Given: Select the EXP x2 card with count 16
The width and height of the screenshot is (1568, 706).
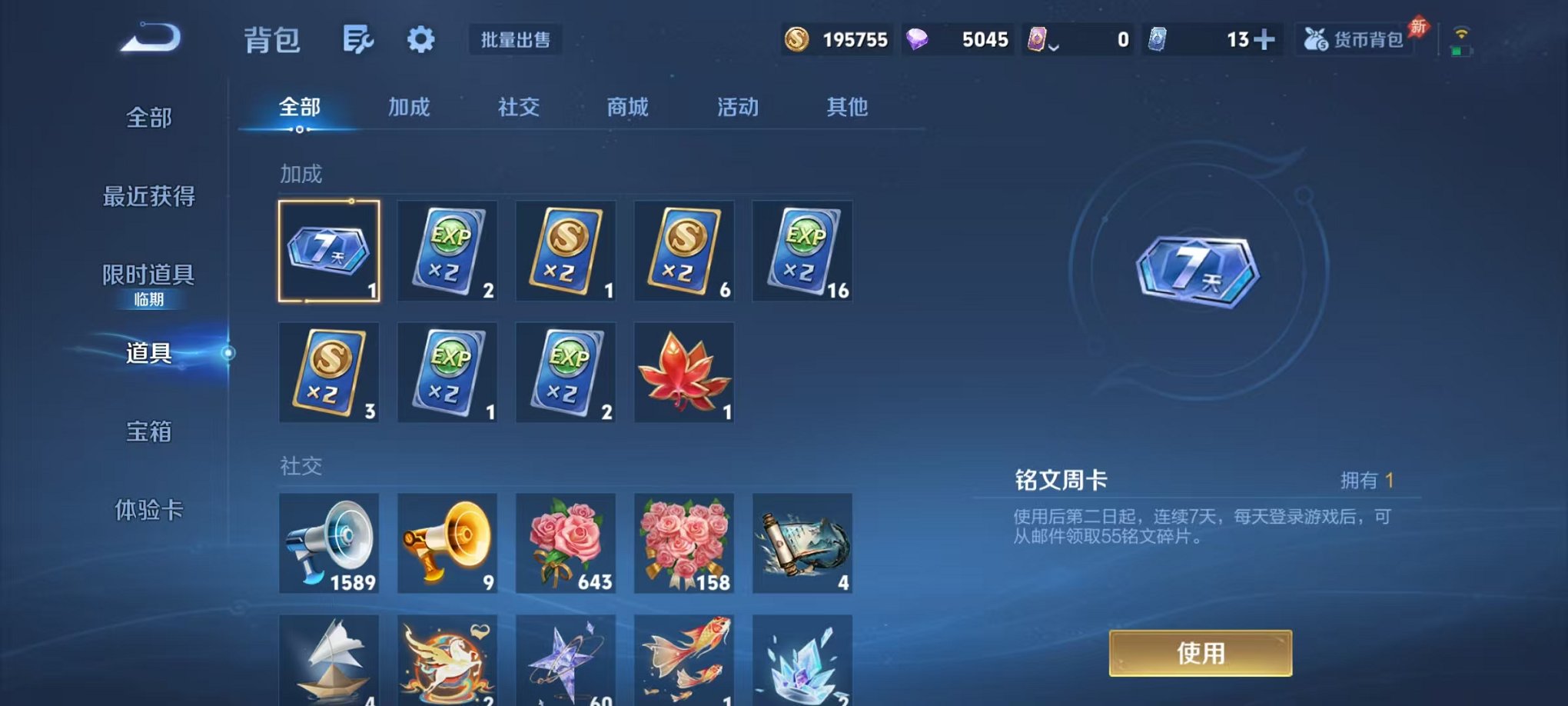Looking at the screenshot, I should tap(802, 251).
